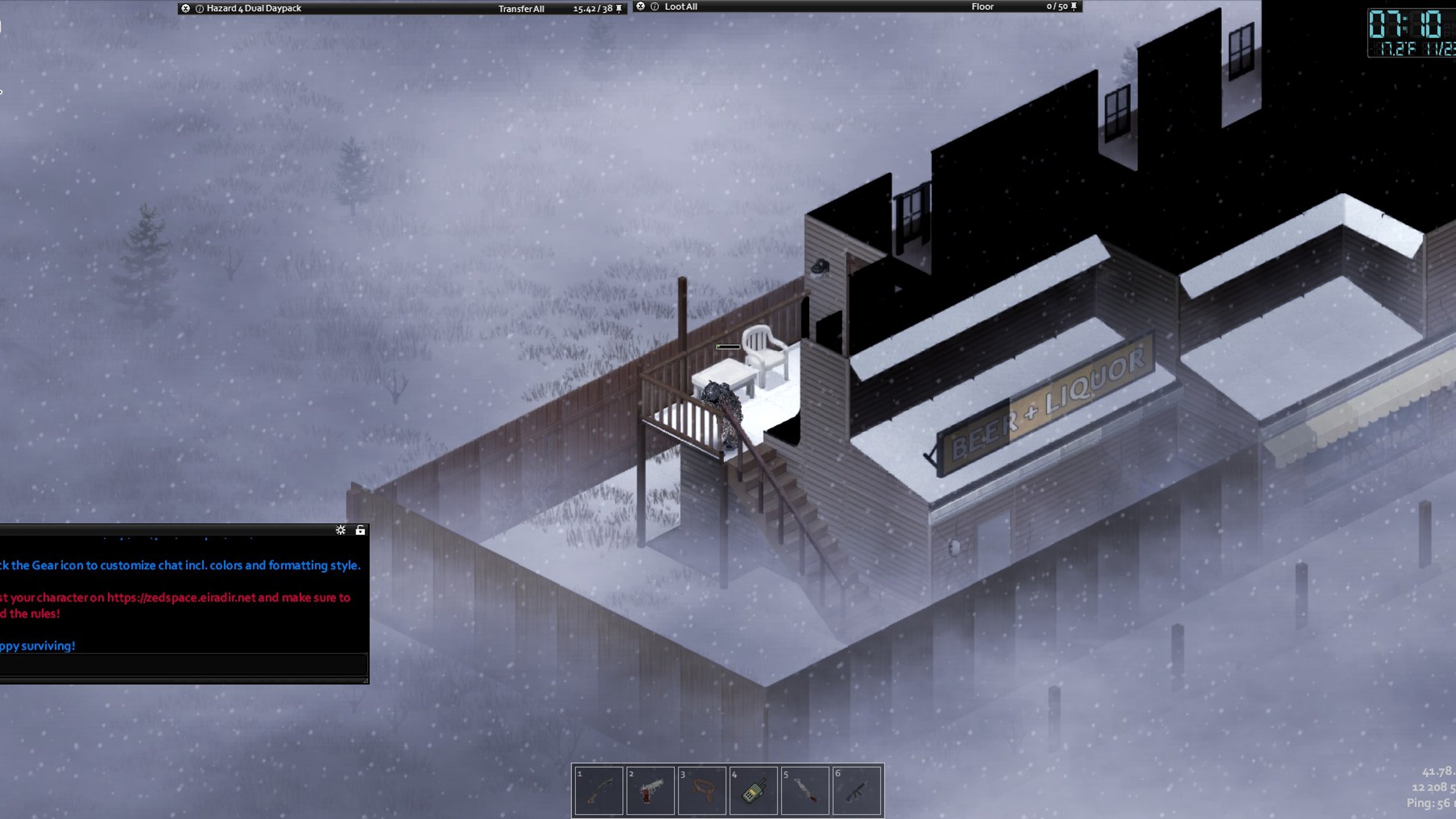Image resolution: width=1456 pixels, height=819 pixels.
Task: Equip the bloody knife from slot 5
Action: [805, 790]
